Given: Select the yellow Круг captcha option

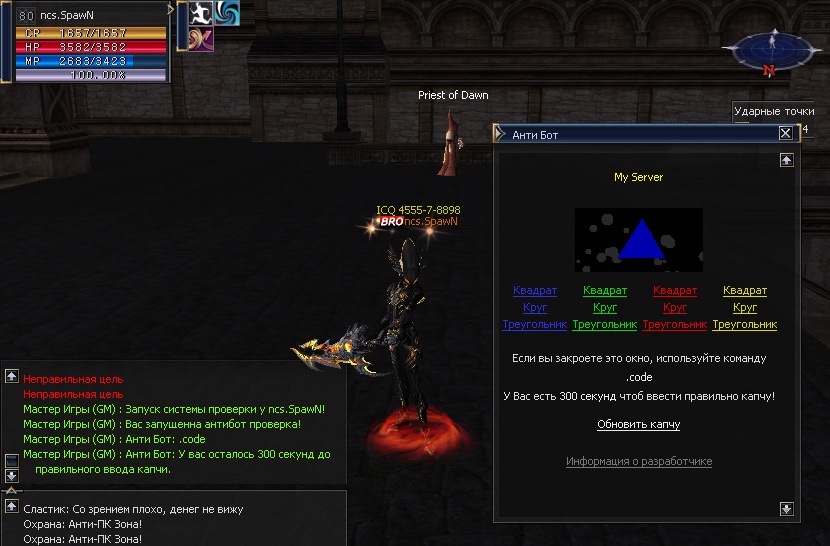Looking at the screenshot, I should [x=745, y=308].
